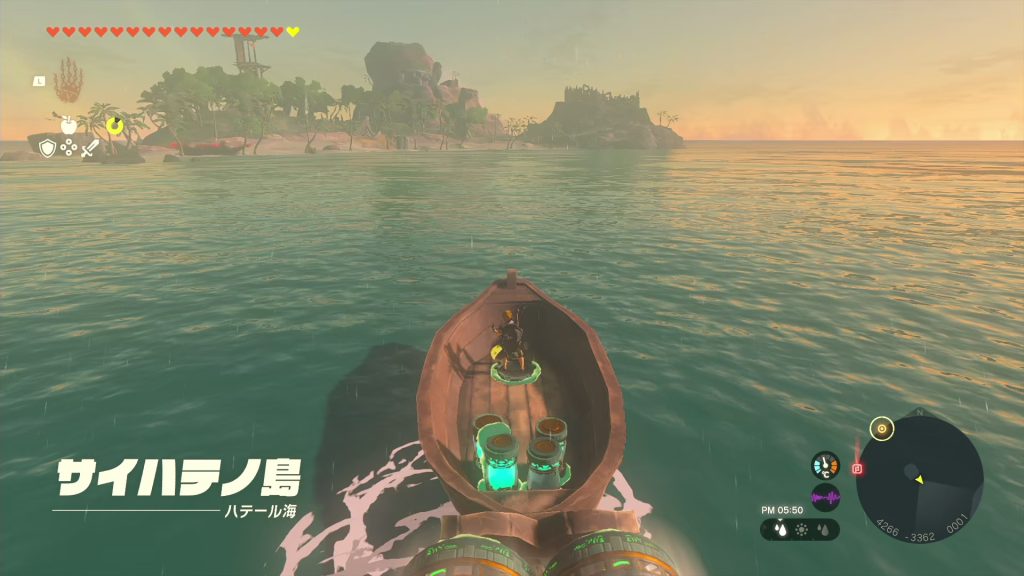Viewport: 1024px width, 576px height.
Task: Click the four-dot directional pad icon
Action: [x=68, y=148]
